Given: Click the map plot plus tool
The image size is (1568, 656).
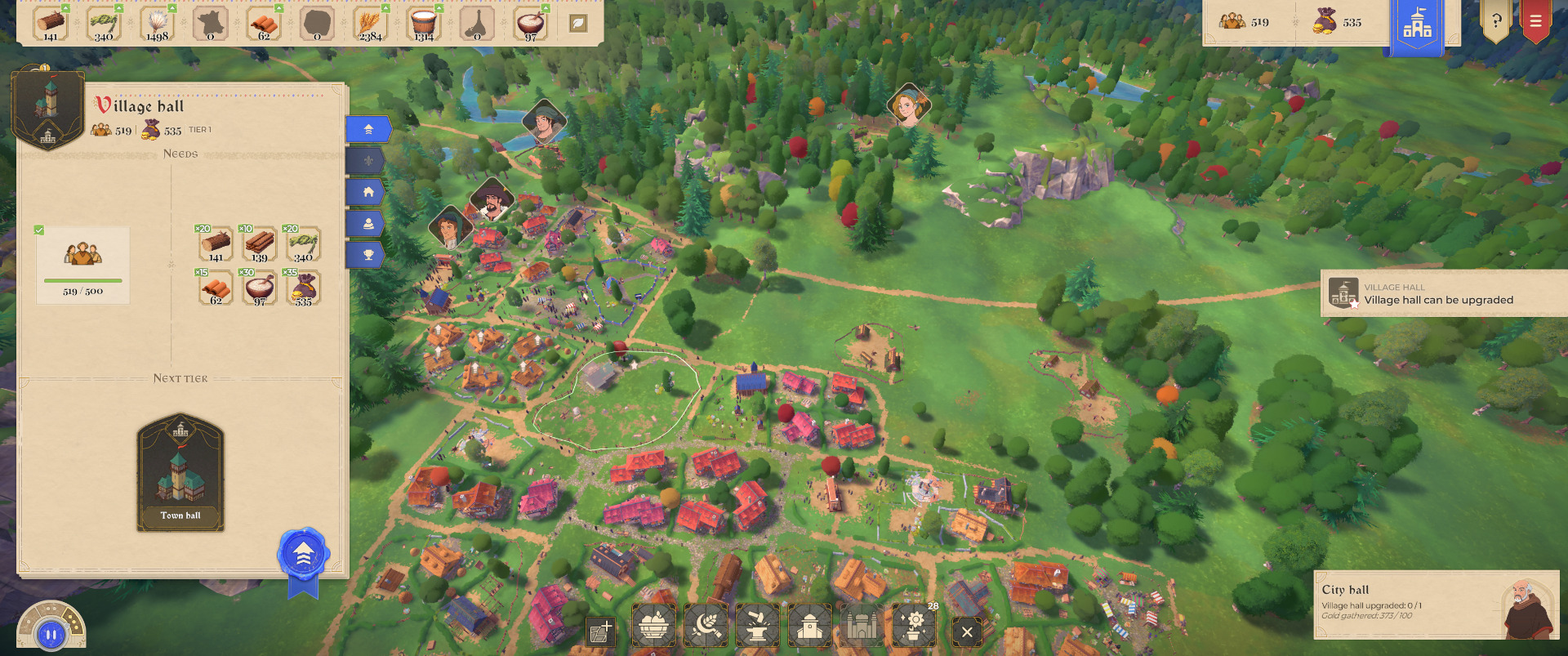Looking at the screenshot, I should [600, 631].
